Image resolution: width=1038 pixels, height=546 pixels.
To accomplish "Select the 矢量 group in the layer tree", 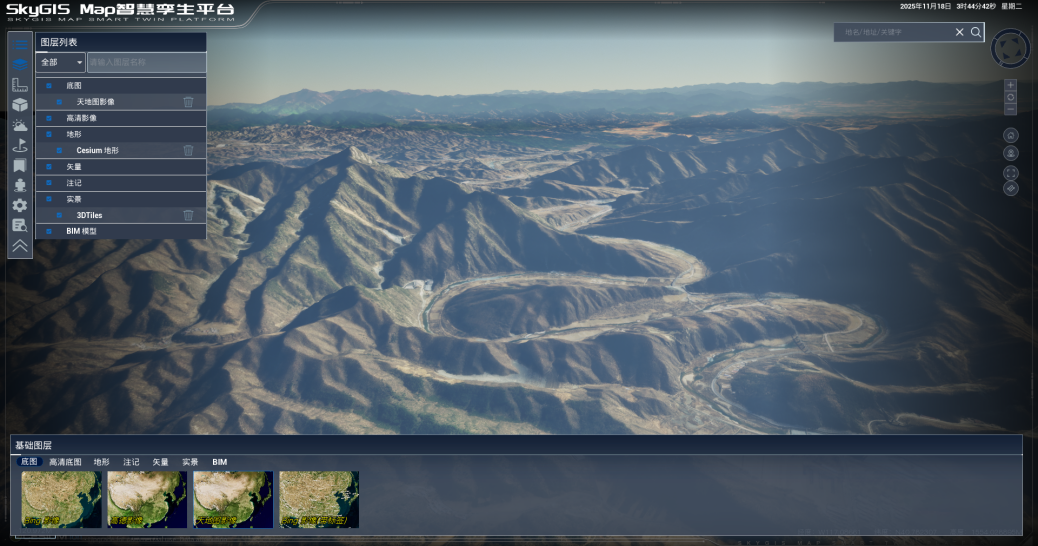I will point(75,166).
